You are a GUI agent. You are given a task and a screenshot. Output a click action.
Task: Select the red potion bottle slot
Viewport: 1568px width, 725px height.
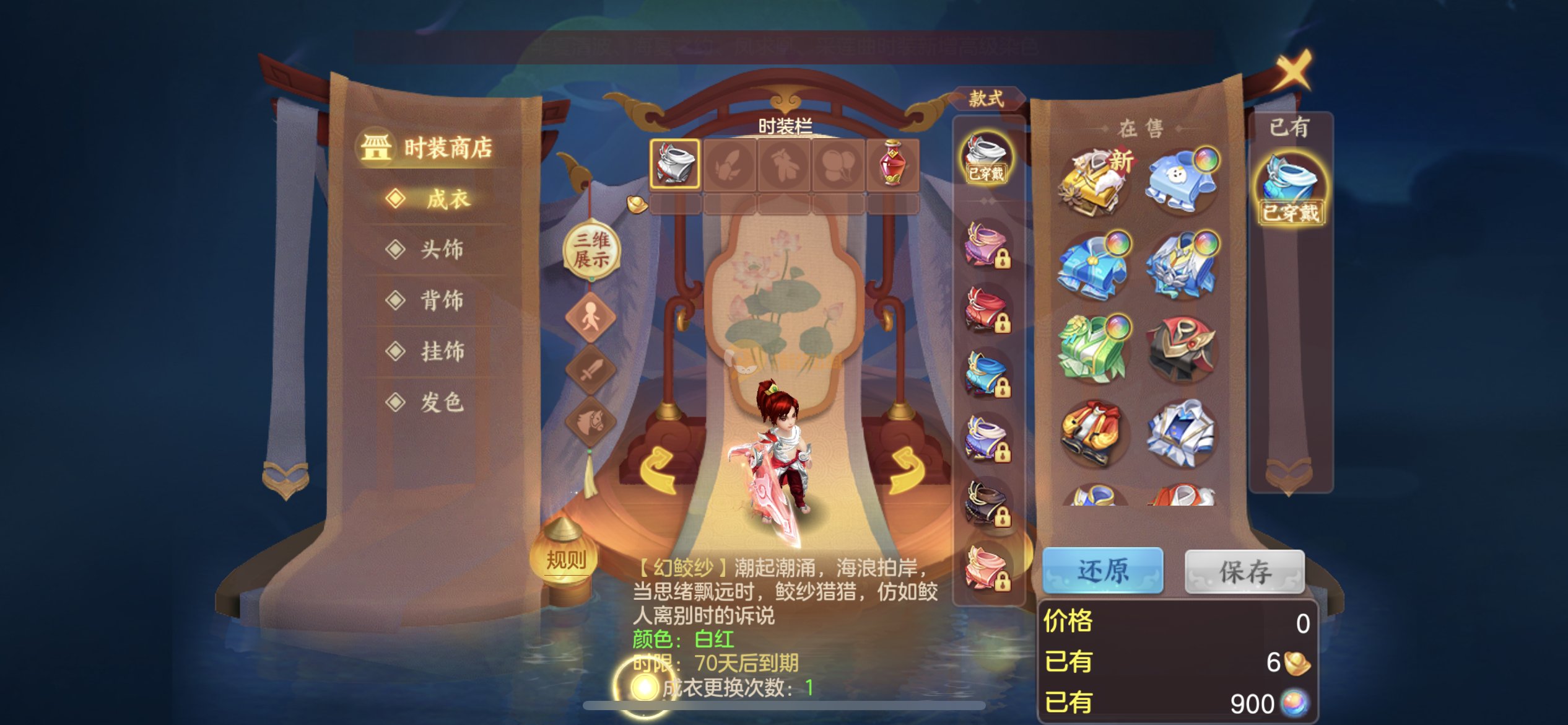click(x=892, y=164)
